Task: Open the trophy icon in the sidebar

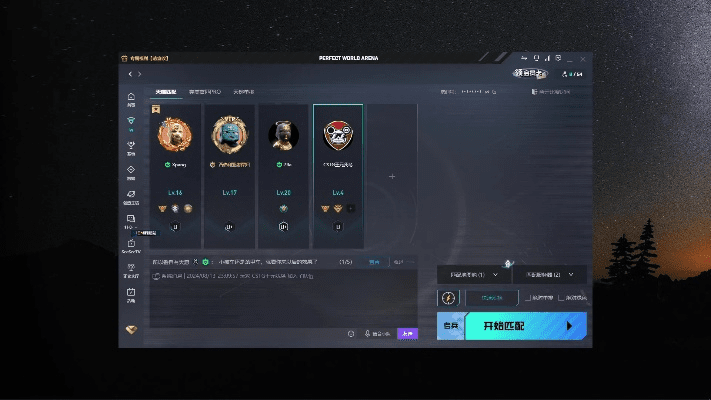Action: pyautogui.click(x=130, y=150)
